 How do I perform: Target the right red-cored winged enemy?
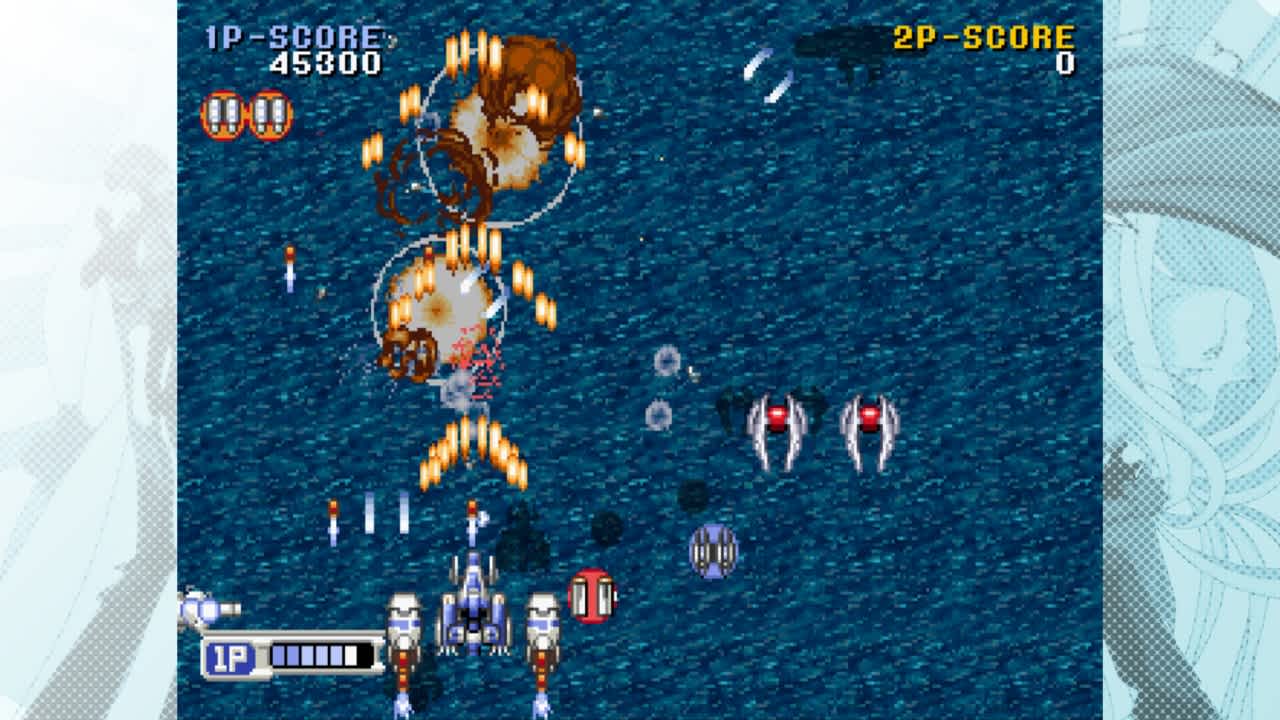[869, 418]
